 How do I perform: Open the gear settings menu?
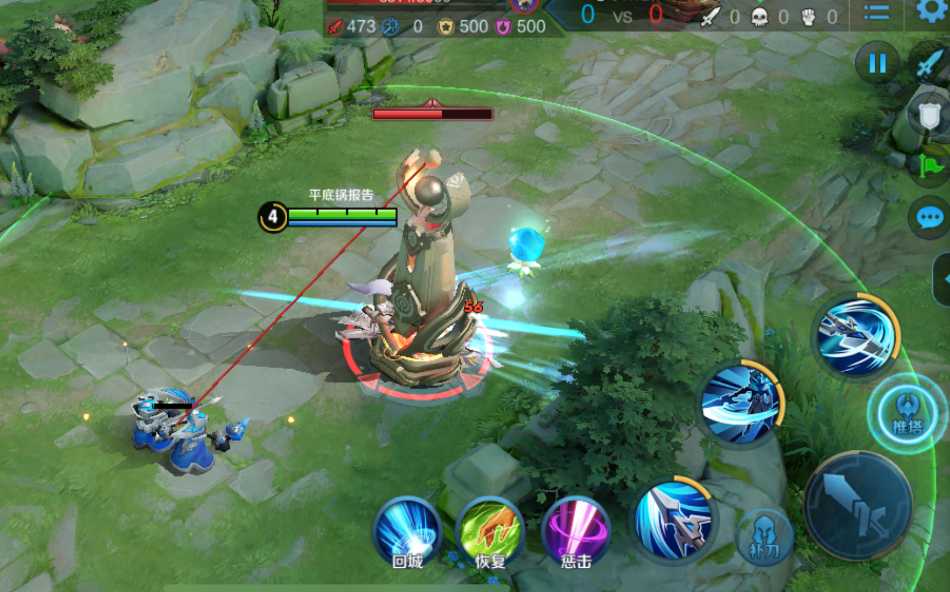coord(932,12)
